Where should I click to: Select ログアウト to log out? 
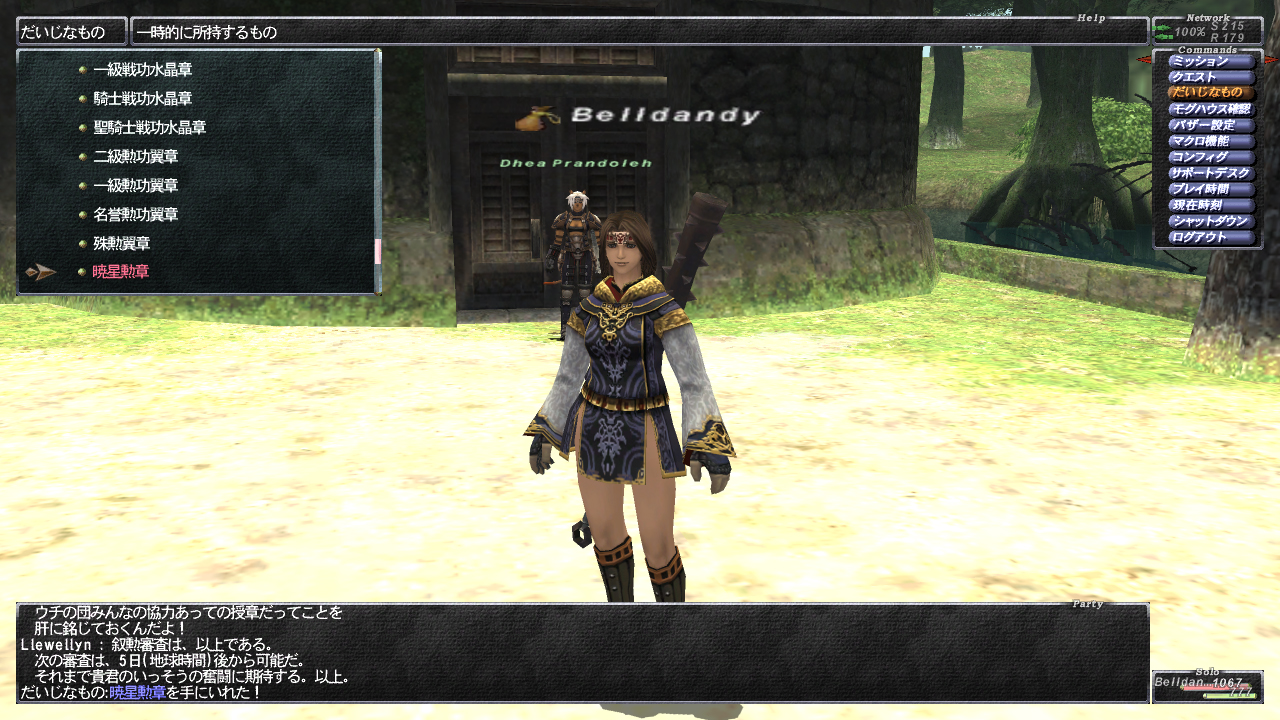pos(1211,237)
